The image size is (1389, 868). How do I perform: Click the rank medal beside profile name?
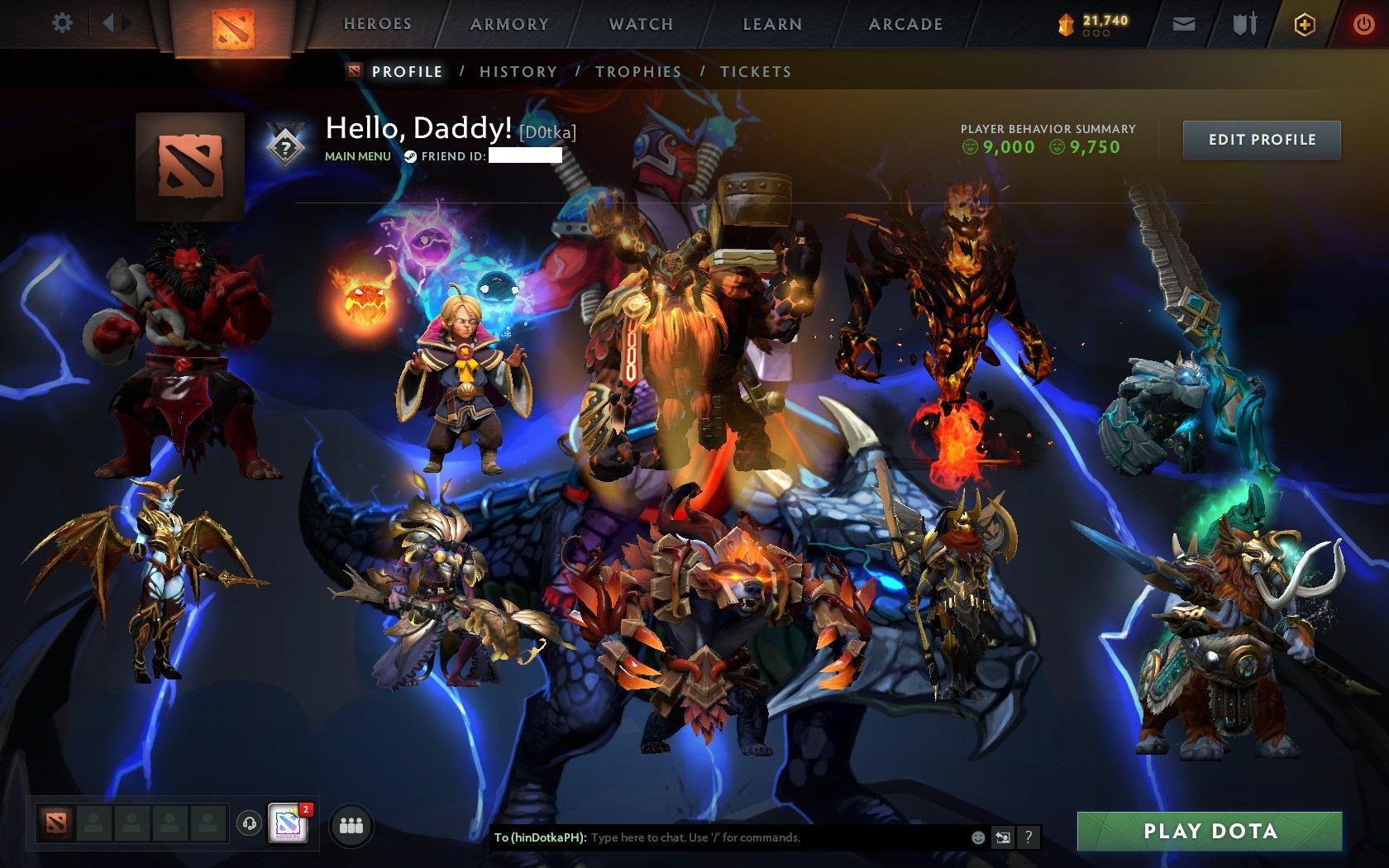point(284,143)
